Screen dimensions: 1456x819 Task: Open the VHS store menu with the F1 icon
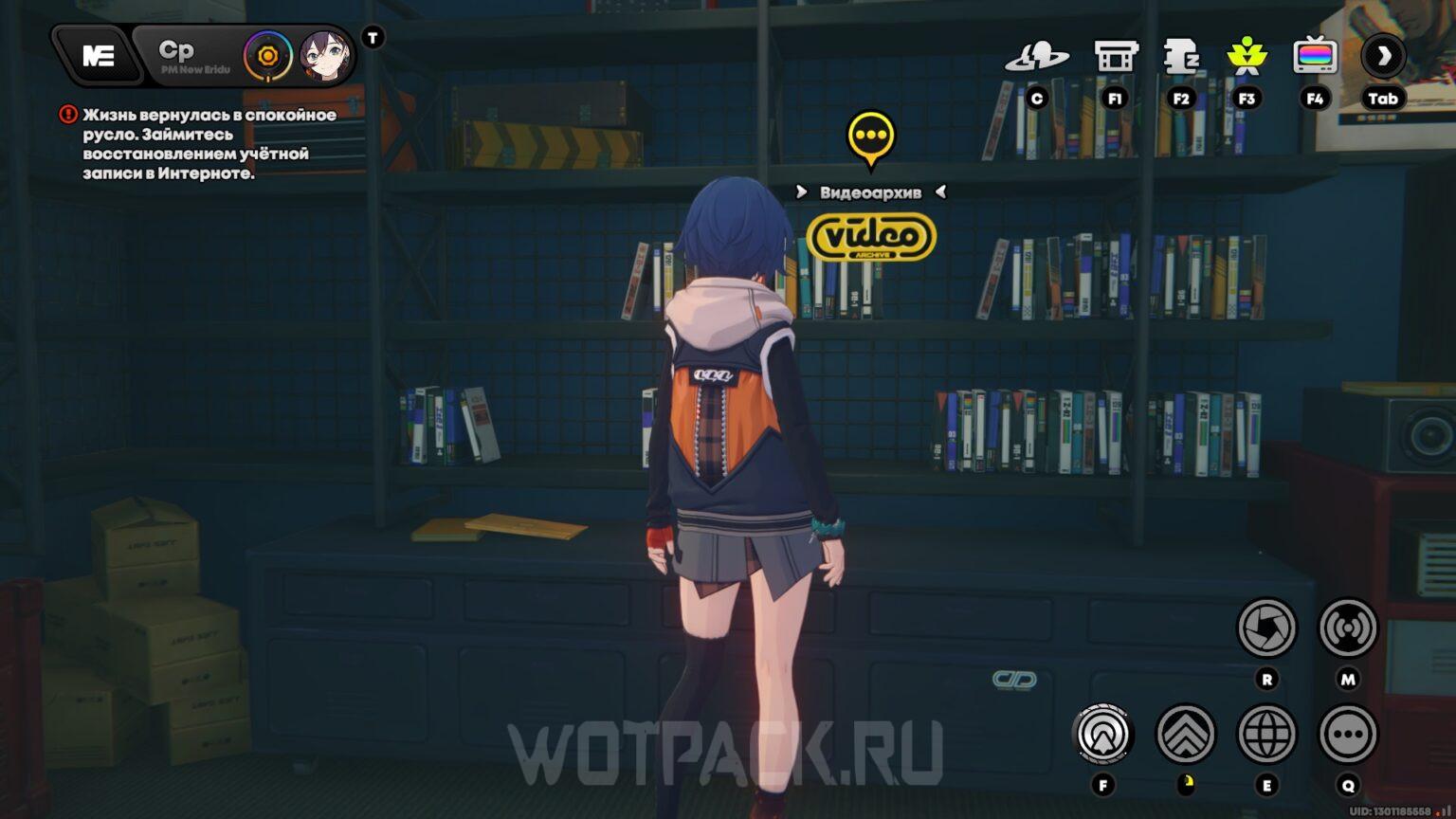click(x=1115, y=57)
